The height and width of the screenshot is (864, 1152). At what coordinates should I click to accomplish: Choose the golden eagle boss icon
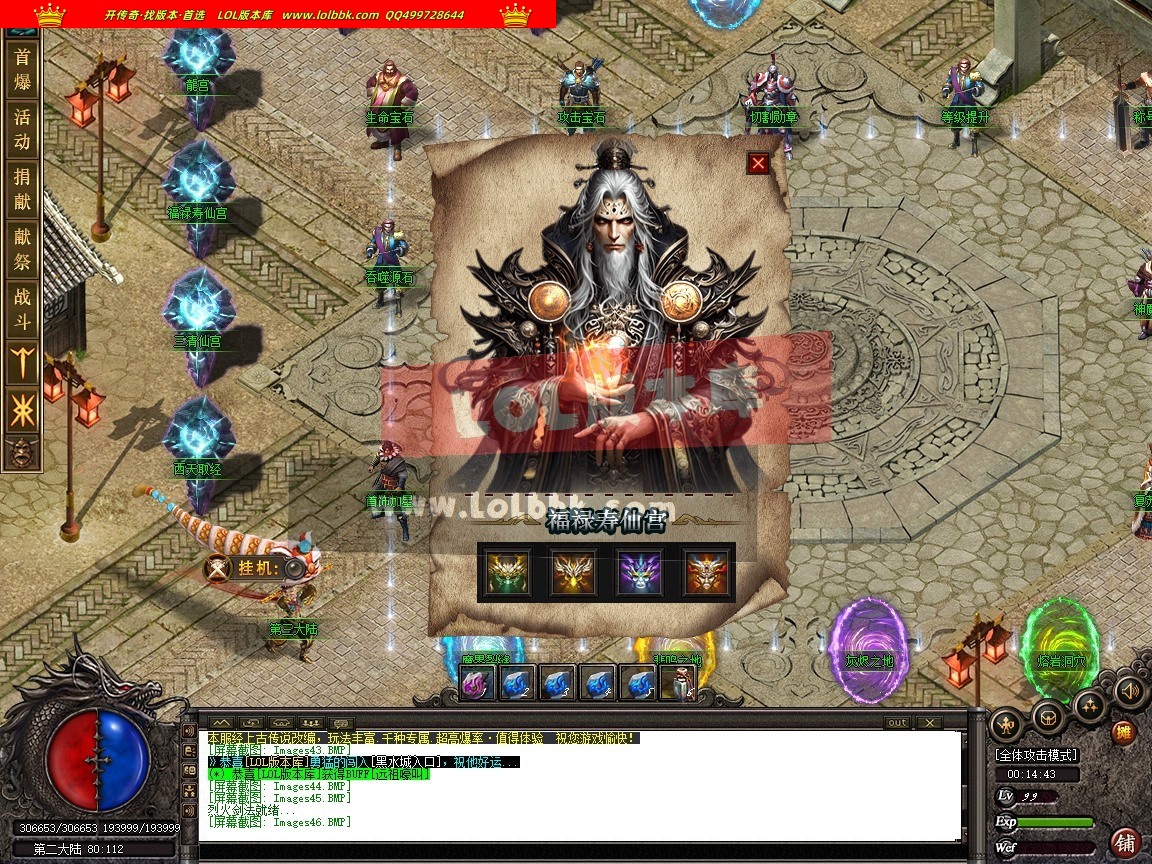tap(574, 573)
